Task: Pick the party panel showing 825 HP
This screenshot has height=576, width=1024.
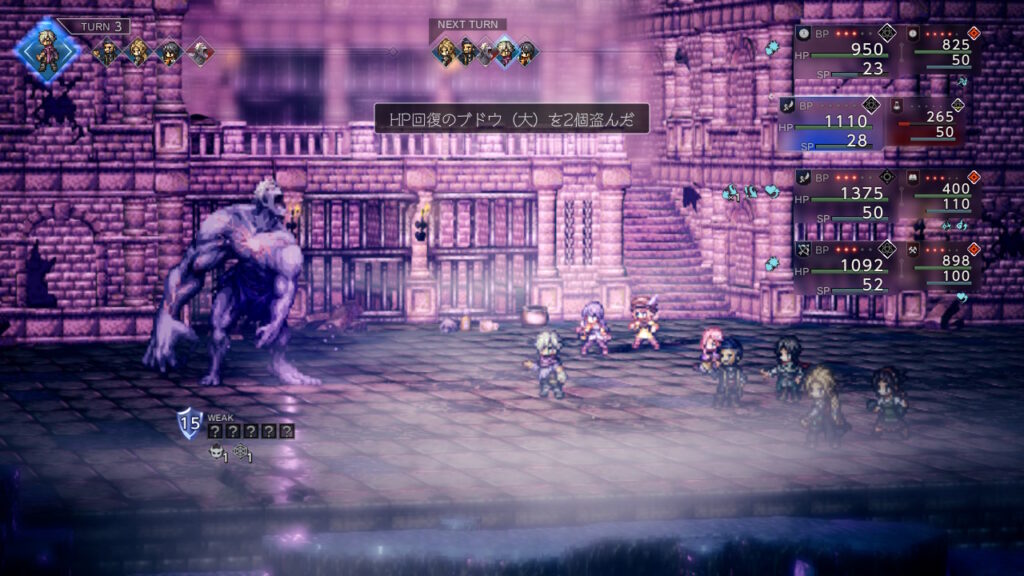Action: click(x=938, y=50)
